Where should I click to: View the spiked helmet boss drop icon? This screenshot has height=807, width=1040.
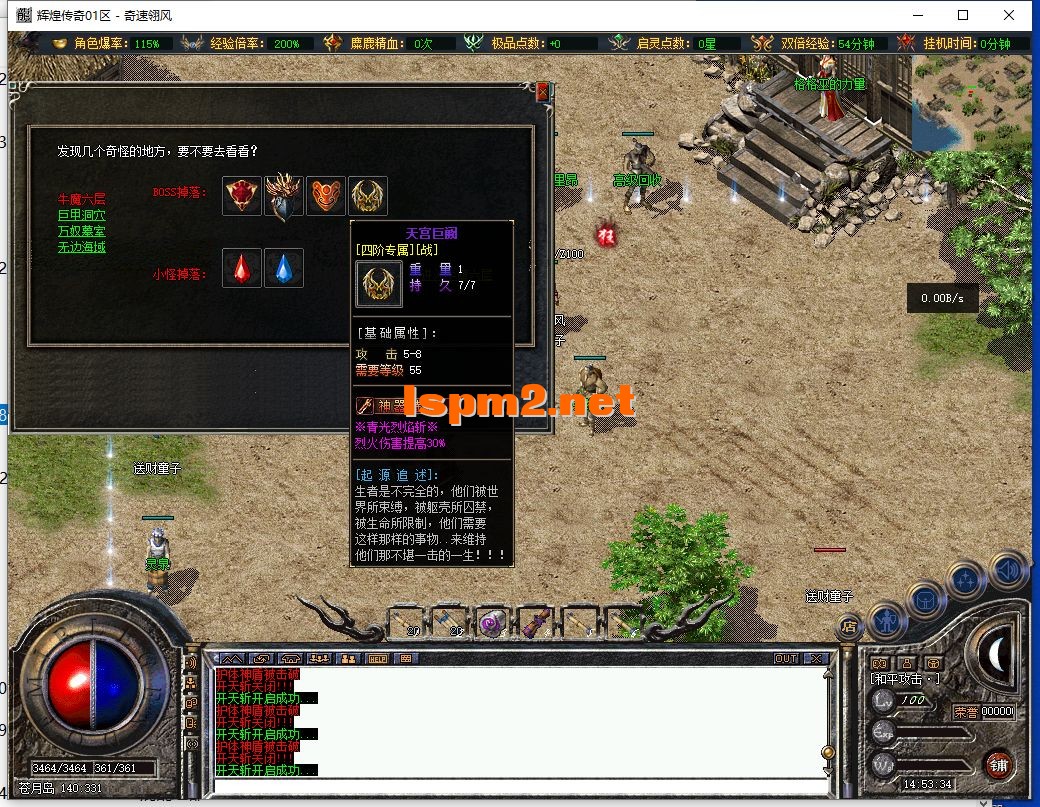click(284, 195)
